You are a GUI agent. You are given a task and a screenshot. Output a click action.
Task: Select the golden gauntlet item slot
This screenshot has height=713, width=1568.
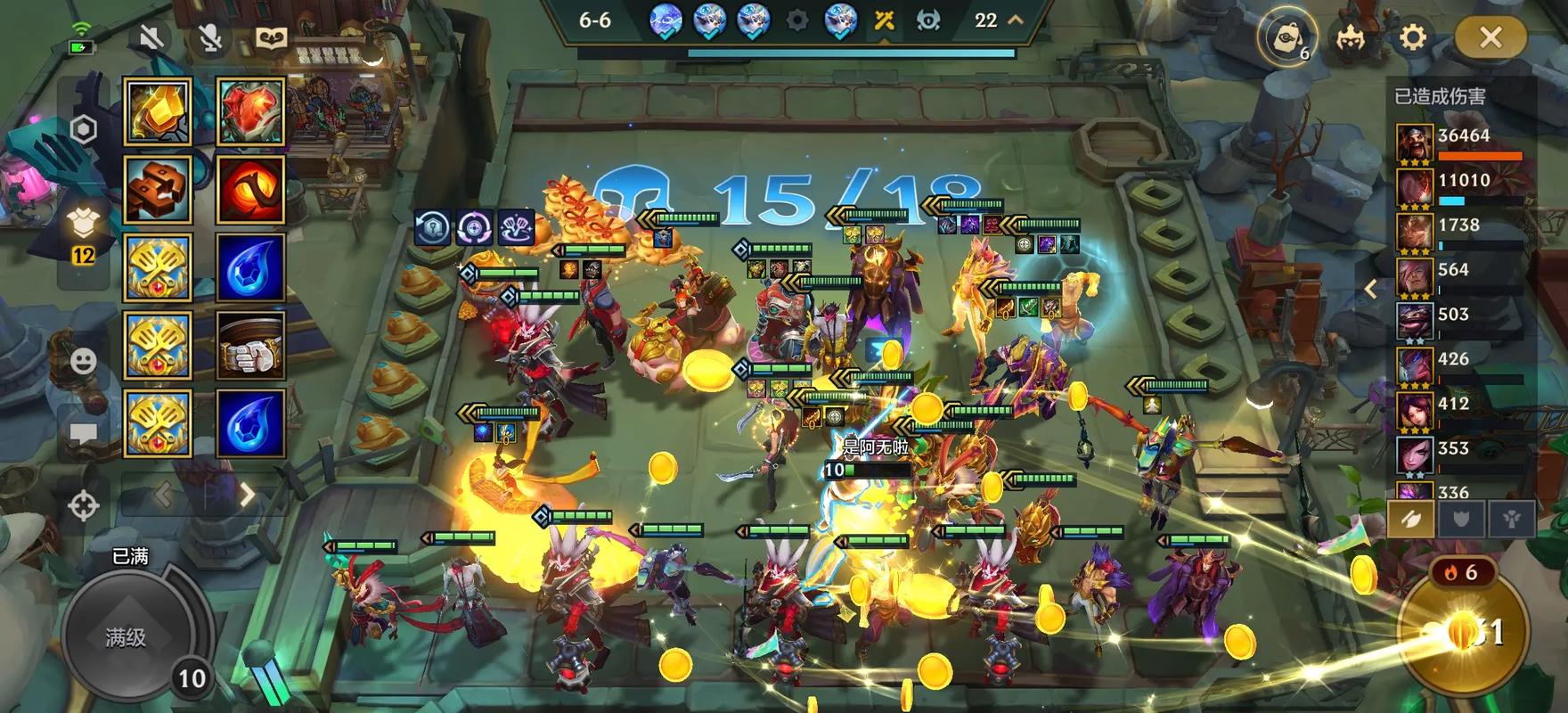click(x=158, y=111)
